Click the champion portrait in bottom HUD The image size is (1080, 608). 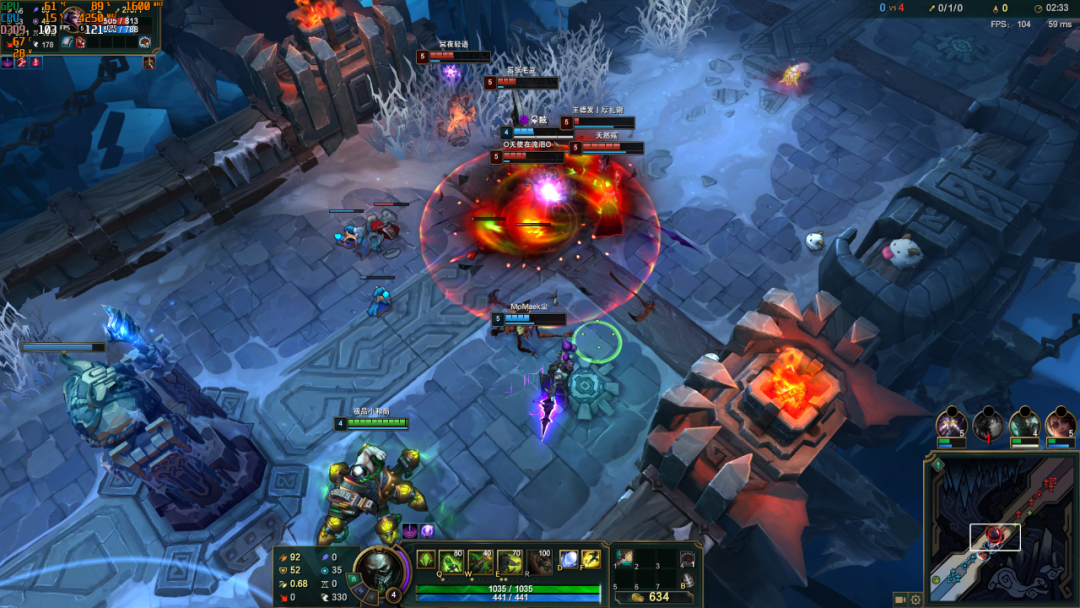[380, 571]
